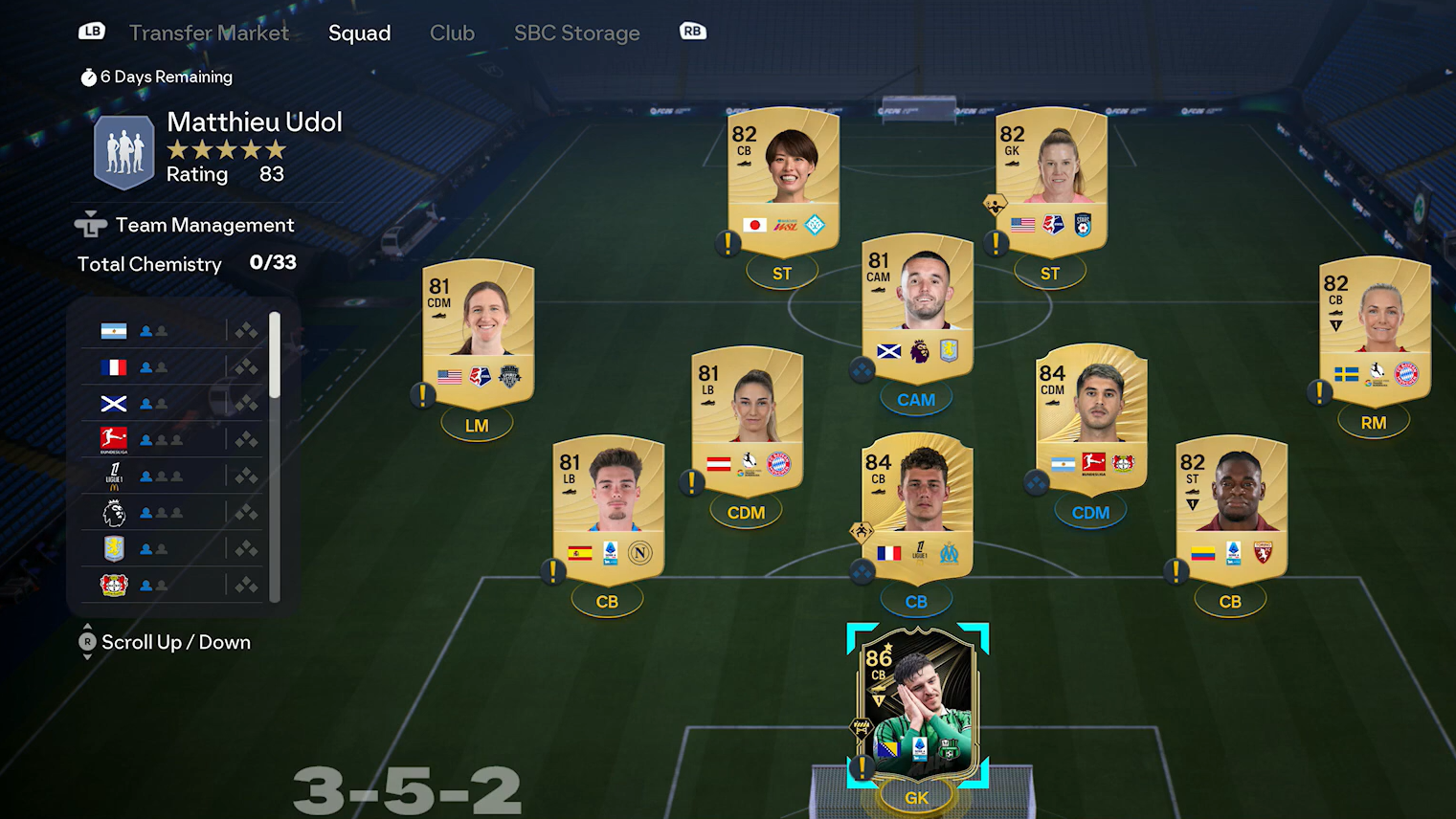
Task: Select the 81 LB Spanish card at left CB
Action: click(x=608, y=509)
